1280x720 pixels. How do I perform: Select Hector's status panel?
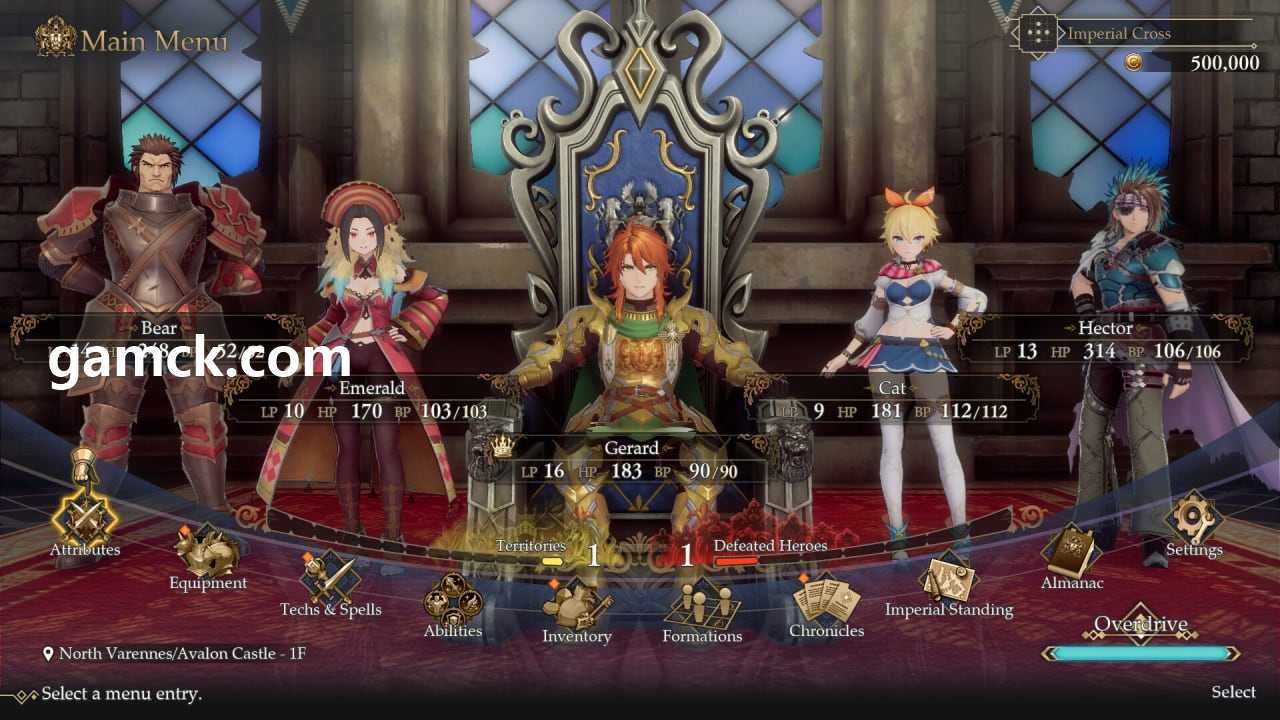(1105, 339)
